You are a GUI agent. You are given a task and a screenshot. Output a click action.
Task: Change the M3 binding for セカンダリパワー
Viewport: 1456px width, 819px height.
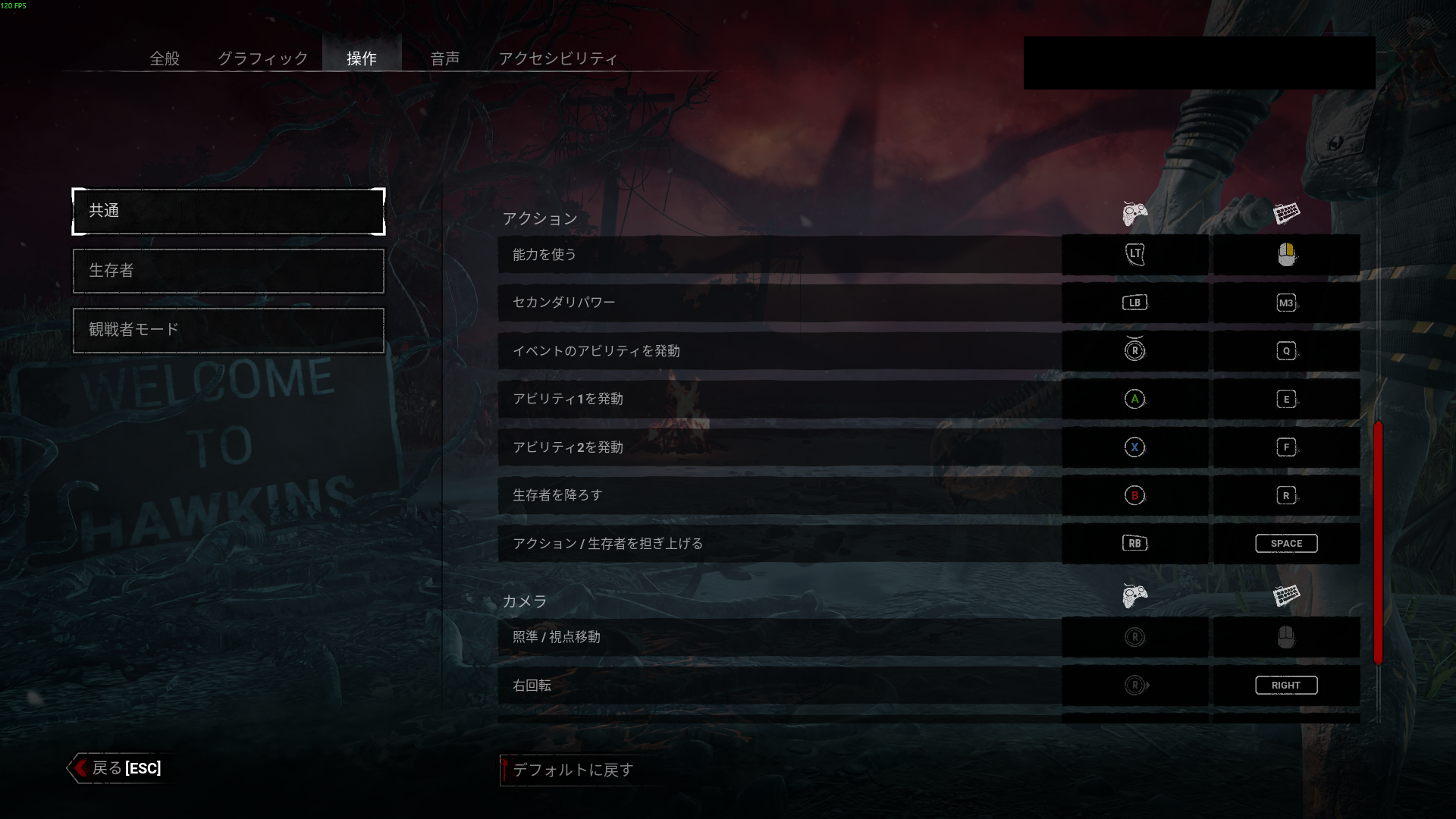1286,303
